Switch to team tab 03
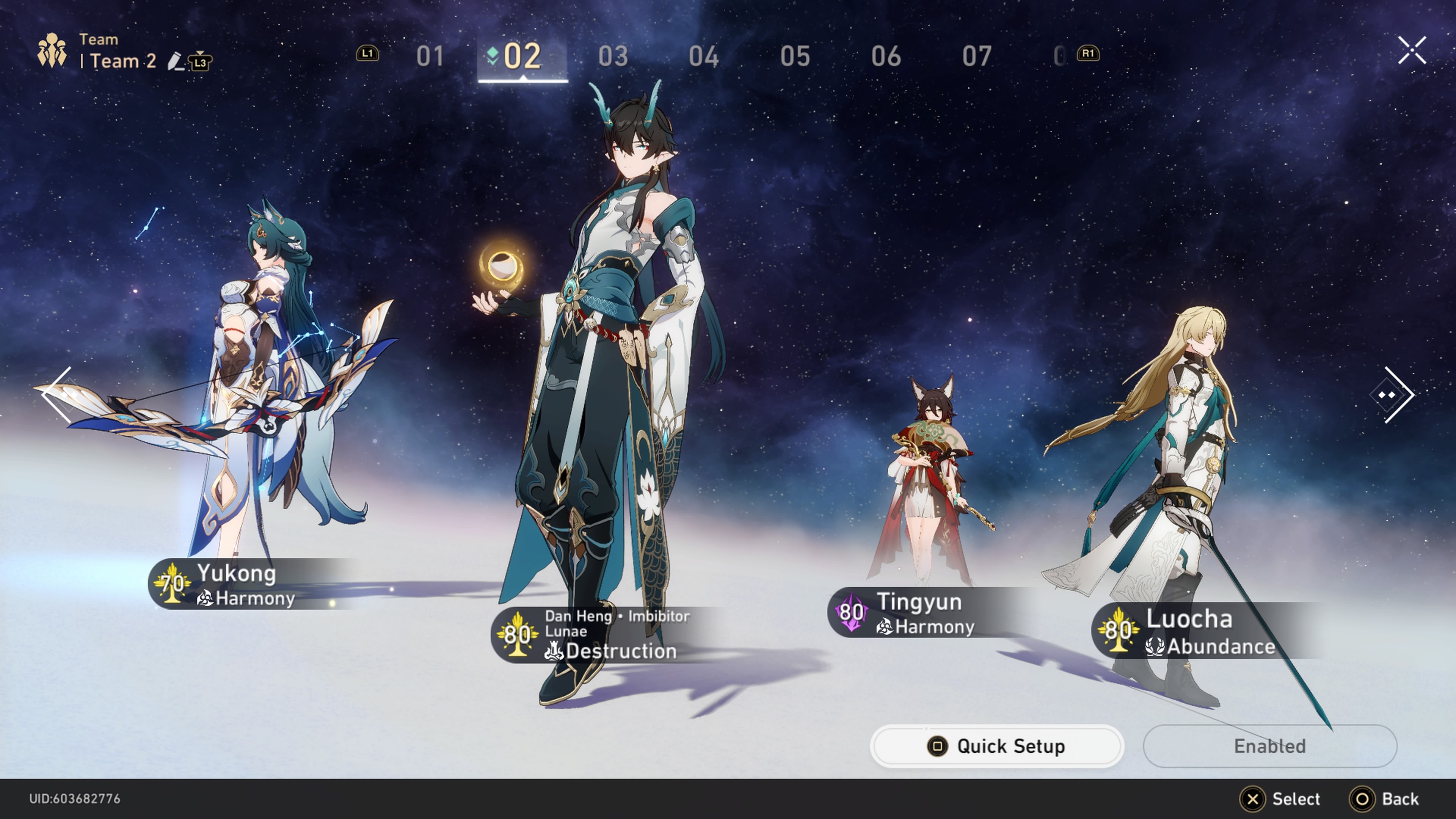 pos(613,56)
